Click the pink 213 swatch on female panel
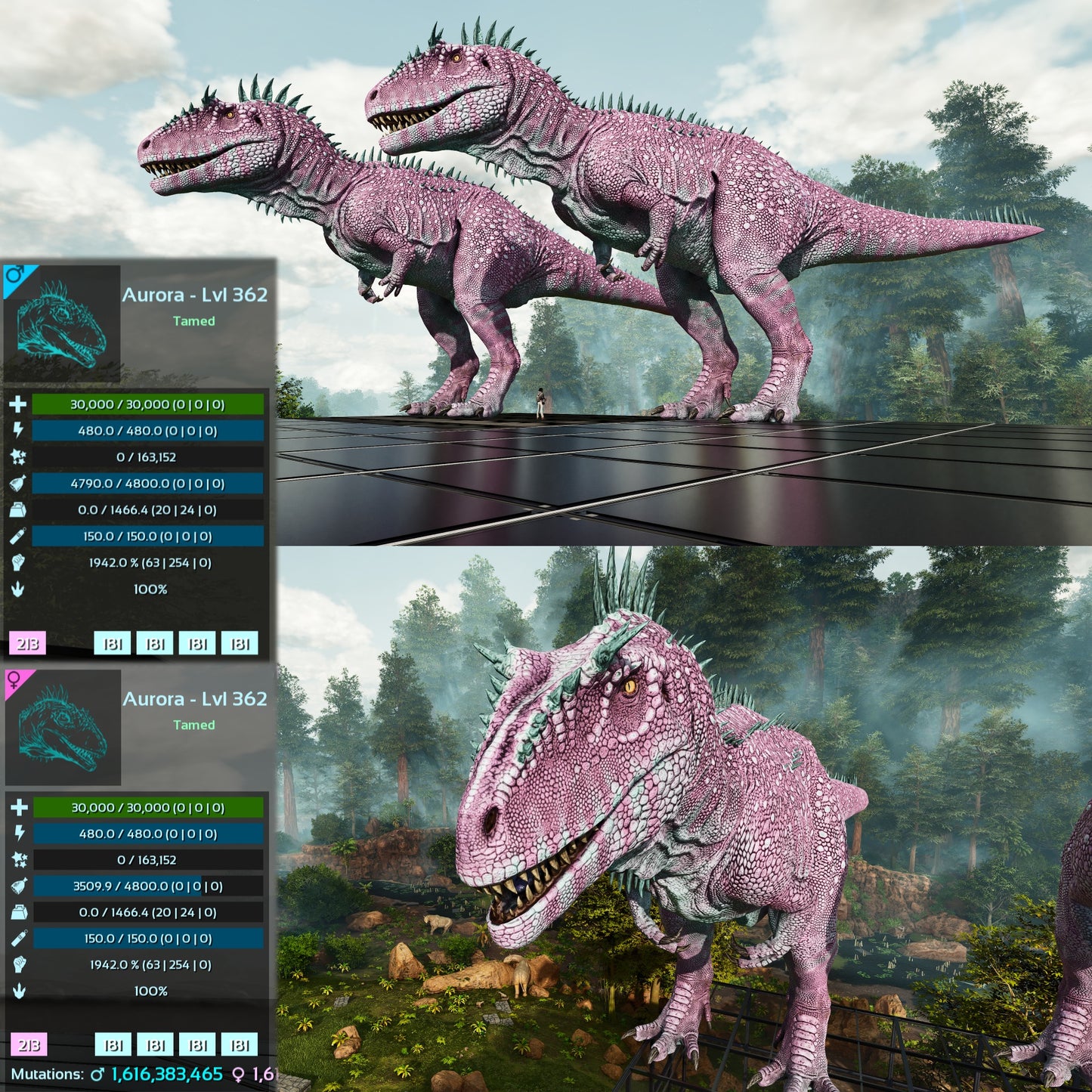This screenshot has height=1092, width=1092. point(29,1045)
